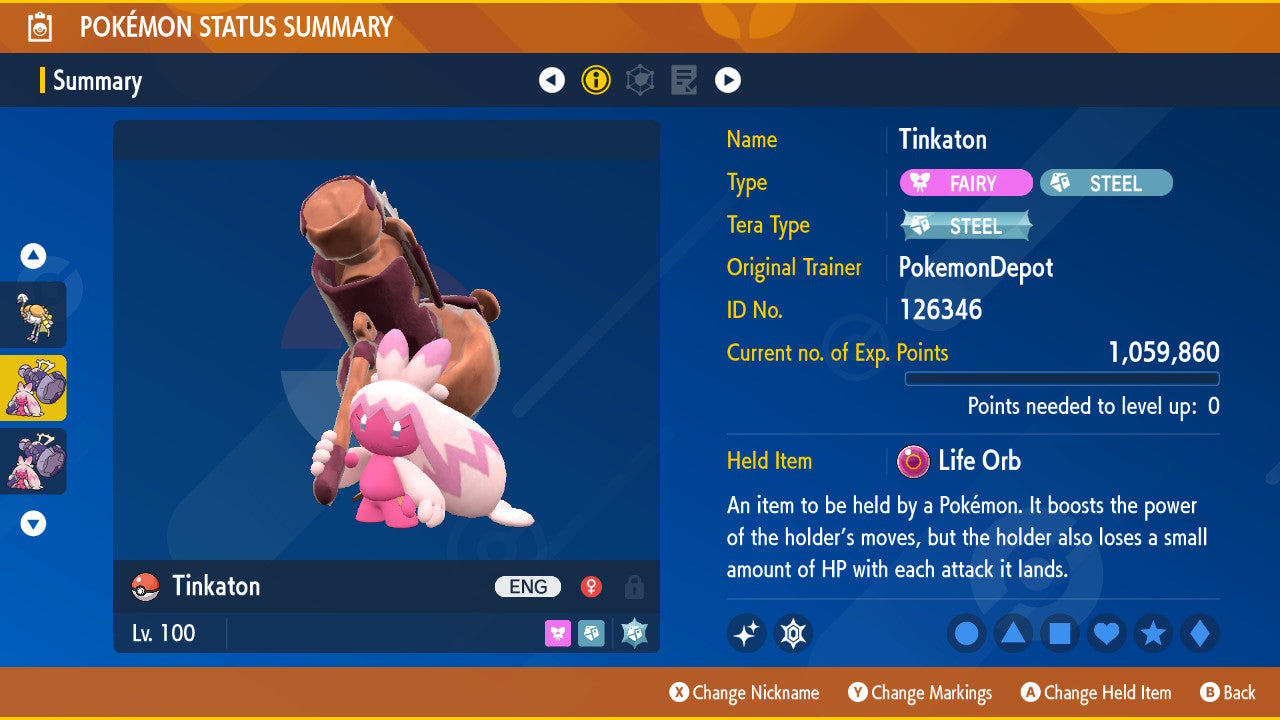The width and height of the screenshot is (1280, 720).
Task: Go to the previous summary page arrow
Action: pyautogui.click(x=552, y=80)
